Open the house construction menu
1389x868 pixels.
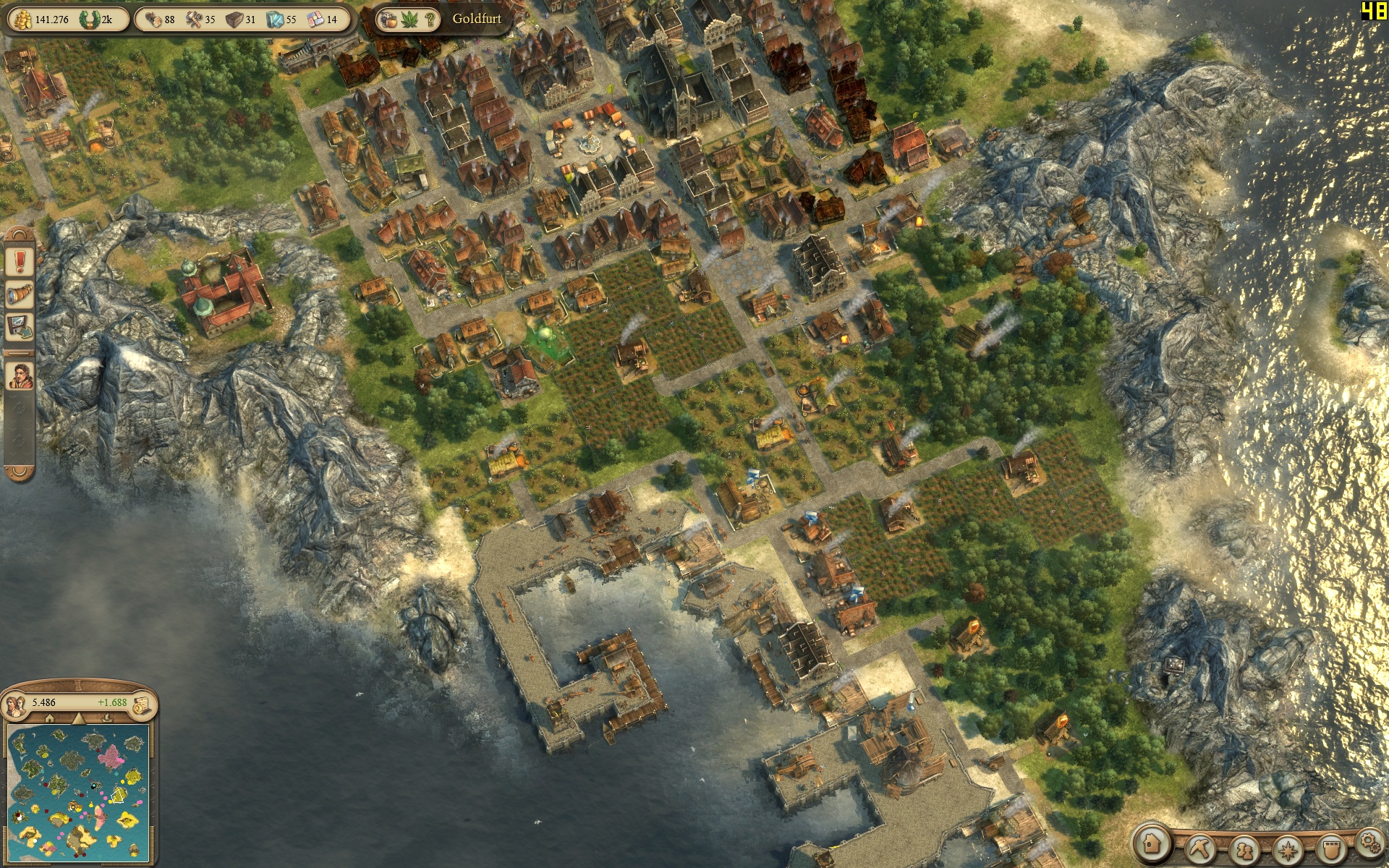1152,843
